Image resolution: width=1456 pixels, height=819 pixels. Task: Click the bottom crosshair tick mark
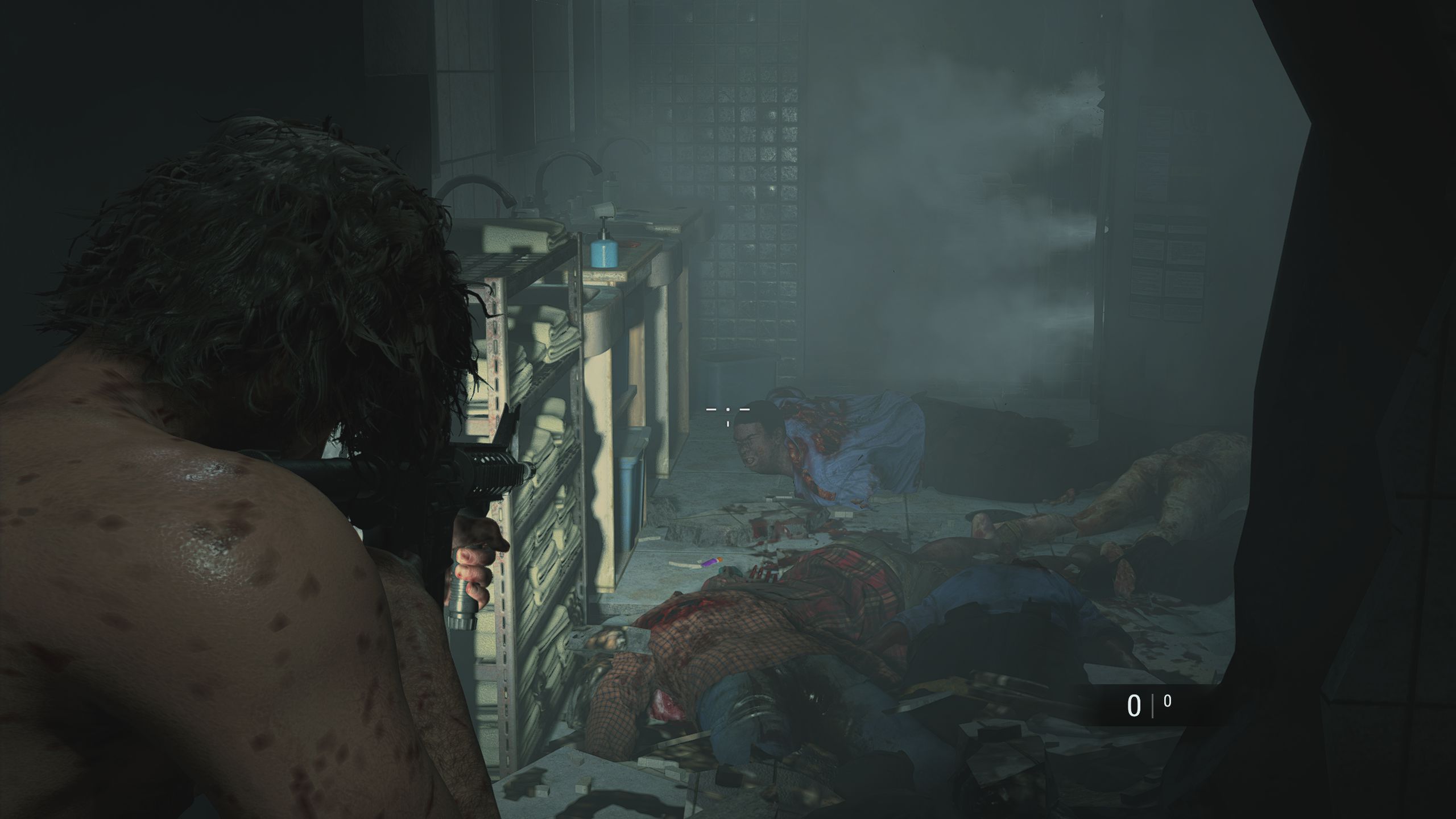(728, 425)
